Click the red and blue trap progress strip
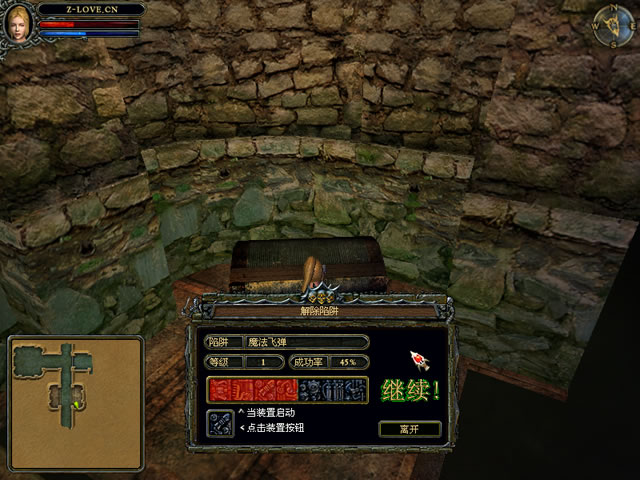 [287, 391]
